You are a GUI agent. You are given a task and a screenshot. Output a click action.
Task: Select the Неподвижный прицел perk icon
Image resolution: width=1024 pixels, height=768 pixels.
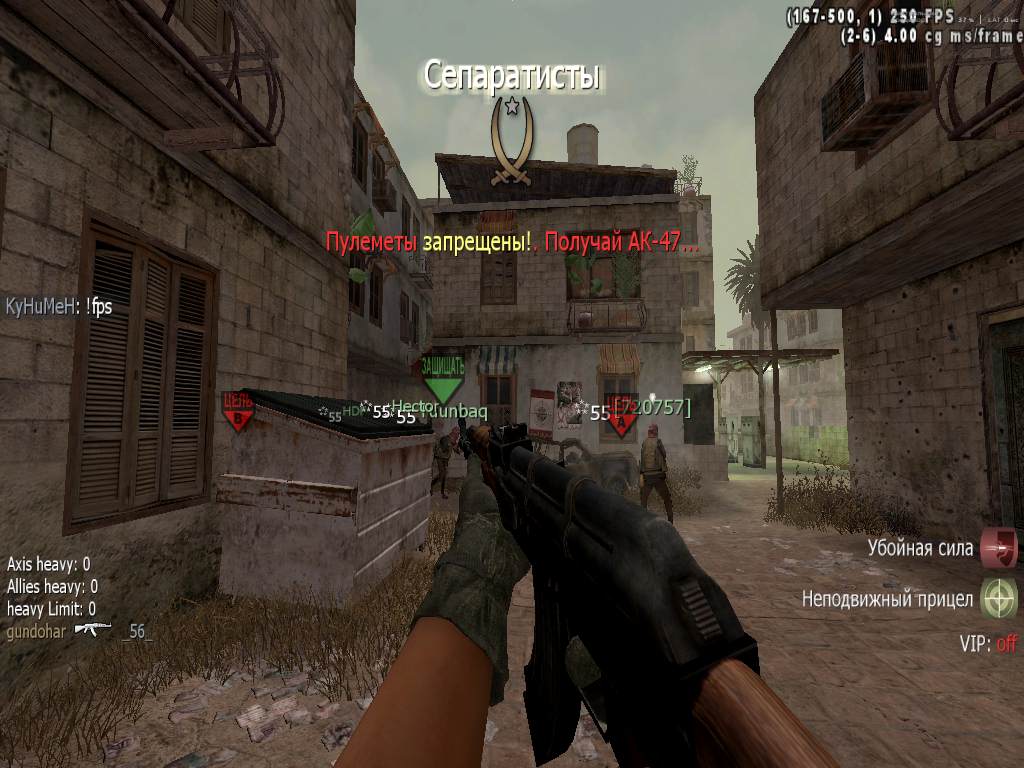point(998,598)
